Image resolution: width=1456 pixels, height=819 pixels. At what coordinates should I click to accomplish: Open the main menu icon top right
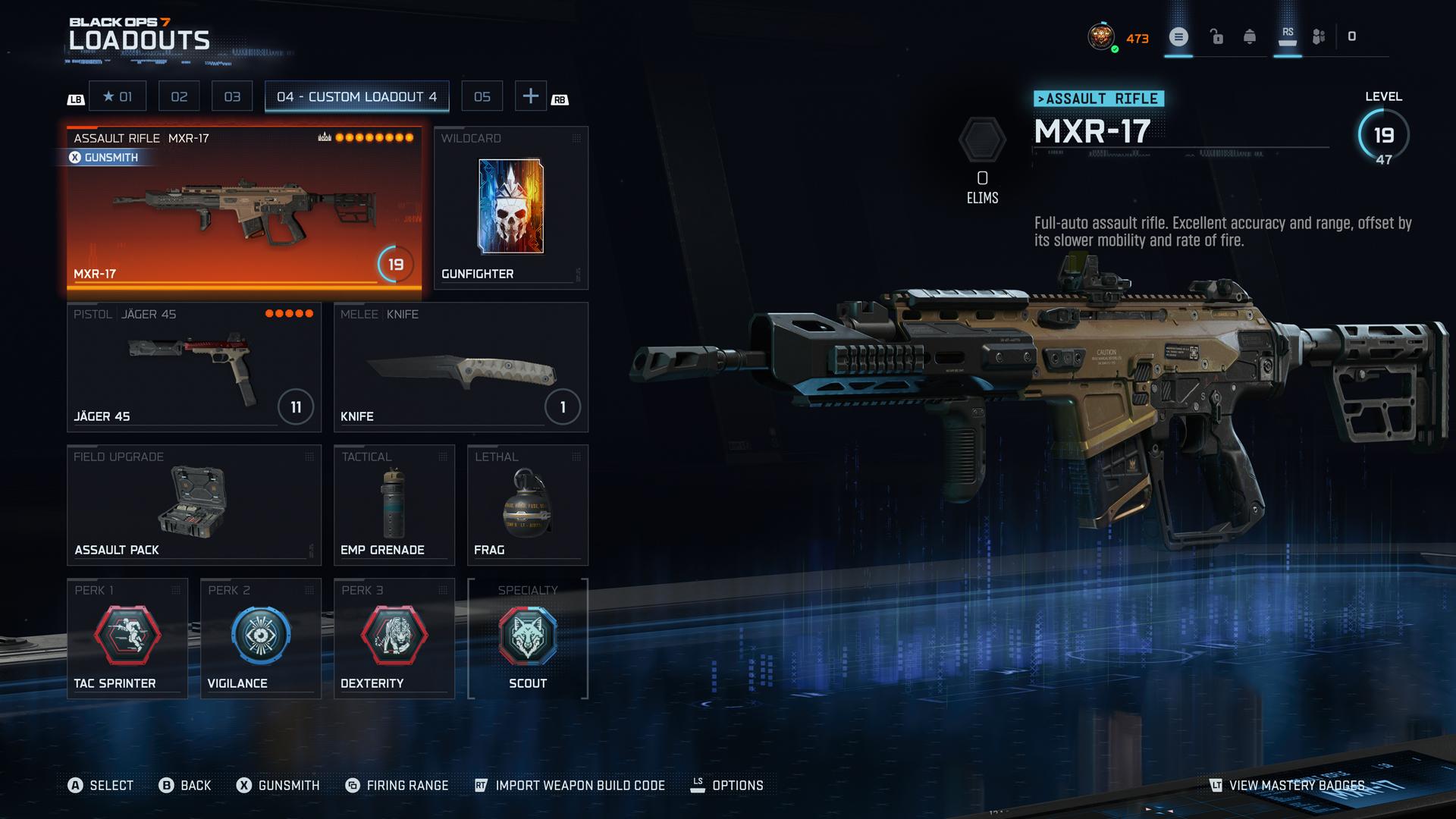[x=1178, y=36]
